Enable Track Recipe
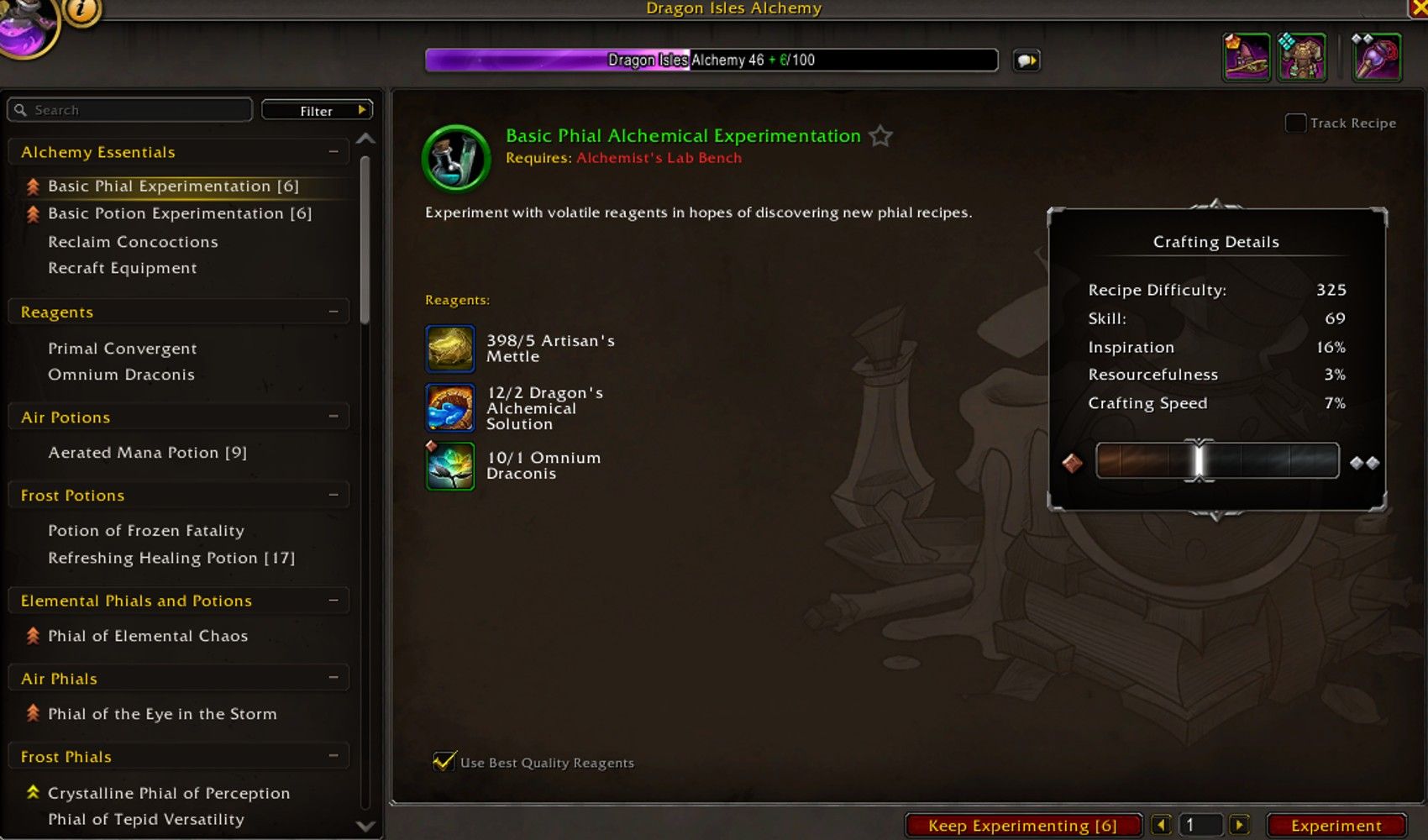The width and height of the screenshot is (1428, 840). pos(1294,123)
